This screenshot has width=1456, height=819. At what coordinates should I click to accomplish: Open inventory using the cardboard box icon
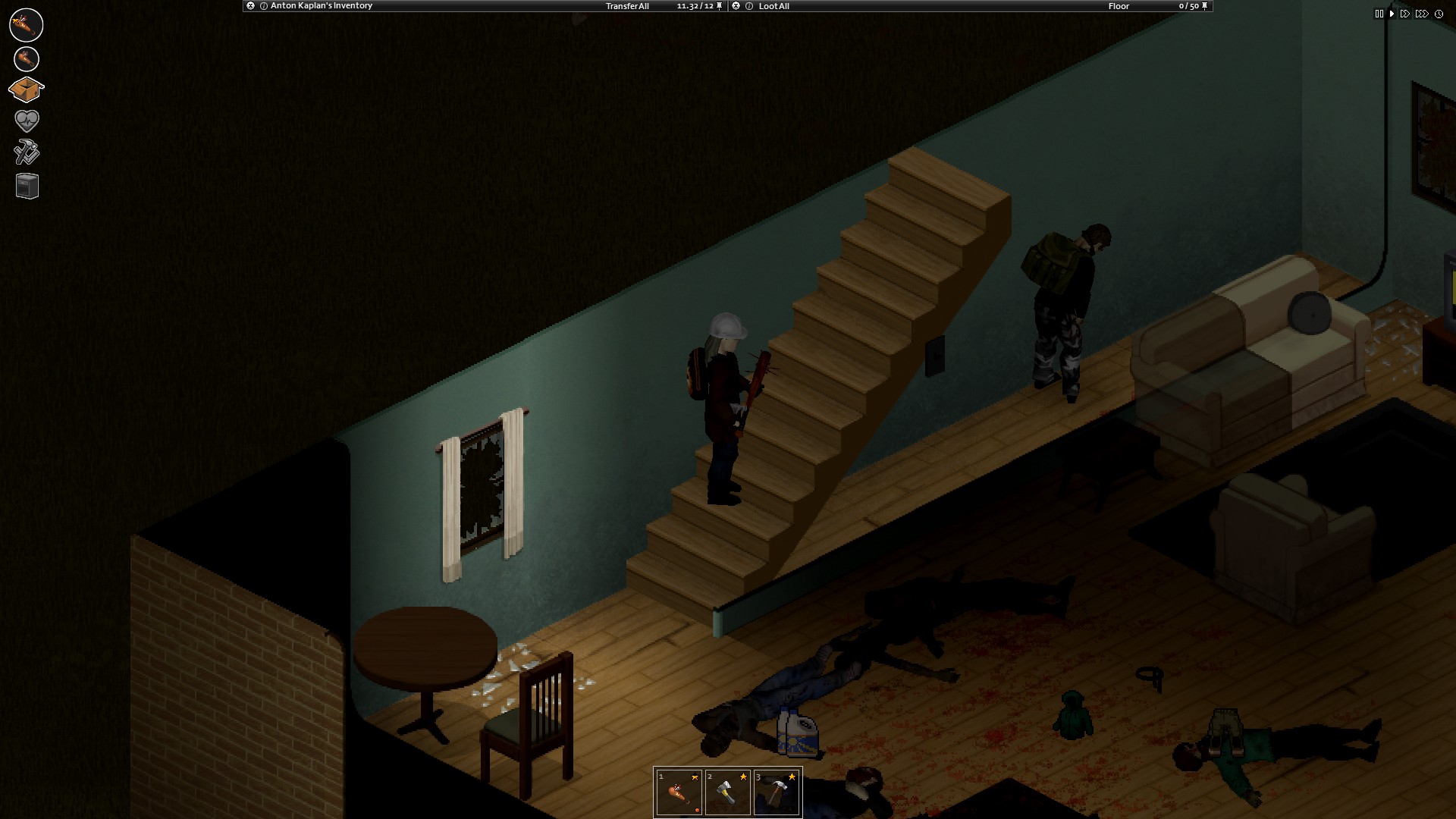point(26,89)
